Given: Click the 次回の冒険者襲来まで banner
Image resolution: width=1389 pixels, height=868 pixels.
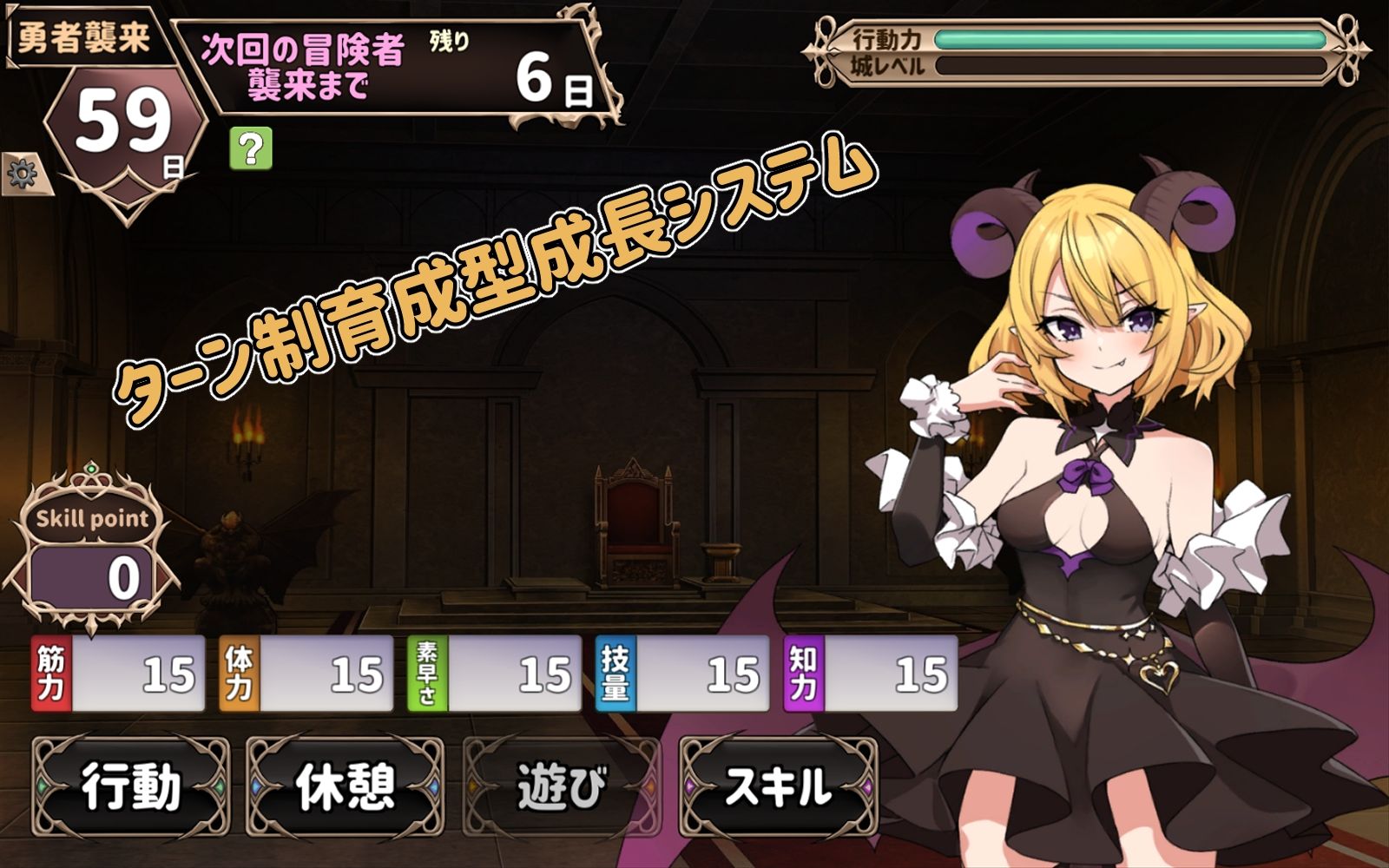Looking at the screenshot, I should (304, 65).
